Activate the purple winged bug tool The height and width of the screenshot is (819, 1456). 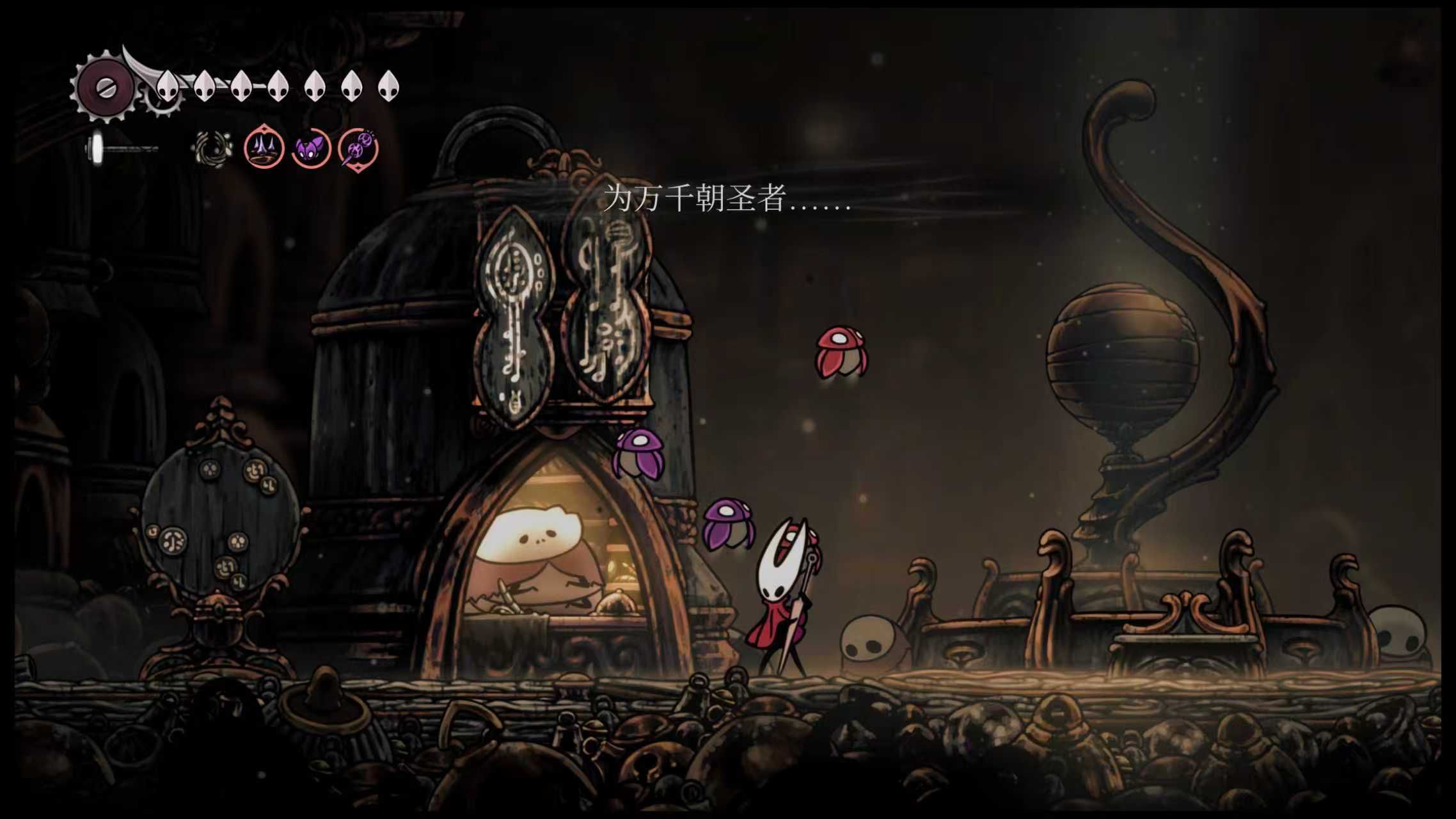pyautogui.click(x=312, y=150)
